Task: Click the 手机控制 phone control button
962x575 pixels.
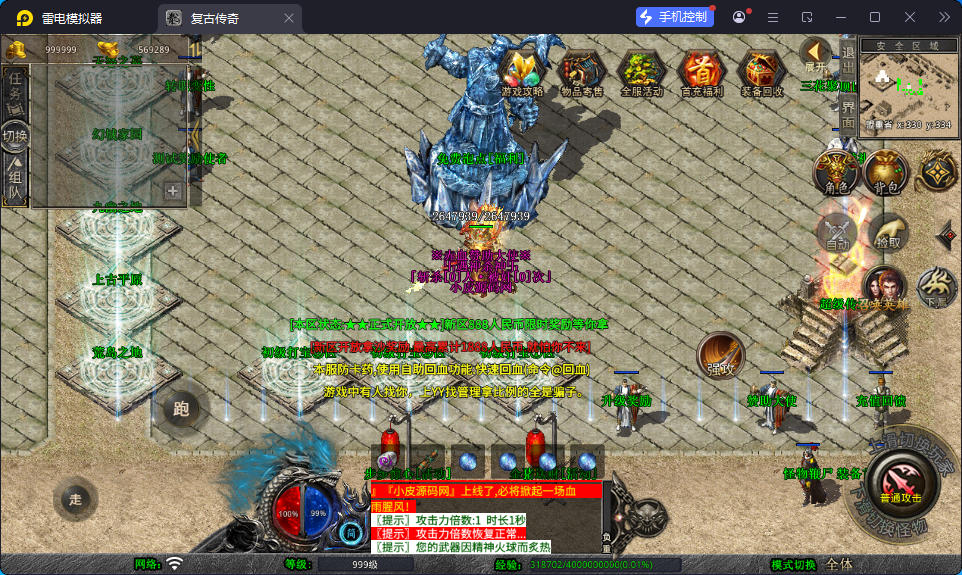Action: [674, 17]
